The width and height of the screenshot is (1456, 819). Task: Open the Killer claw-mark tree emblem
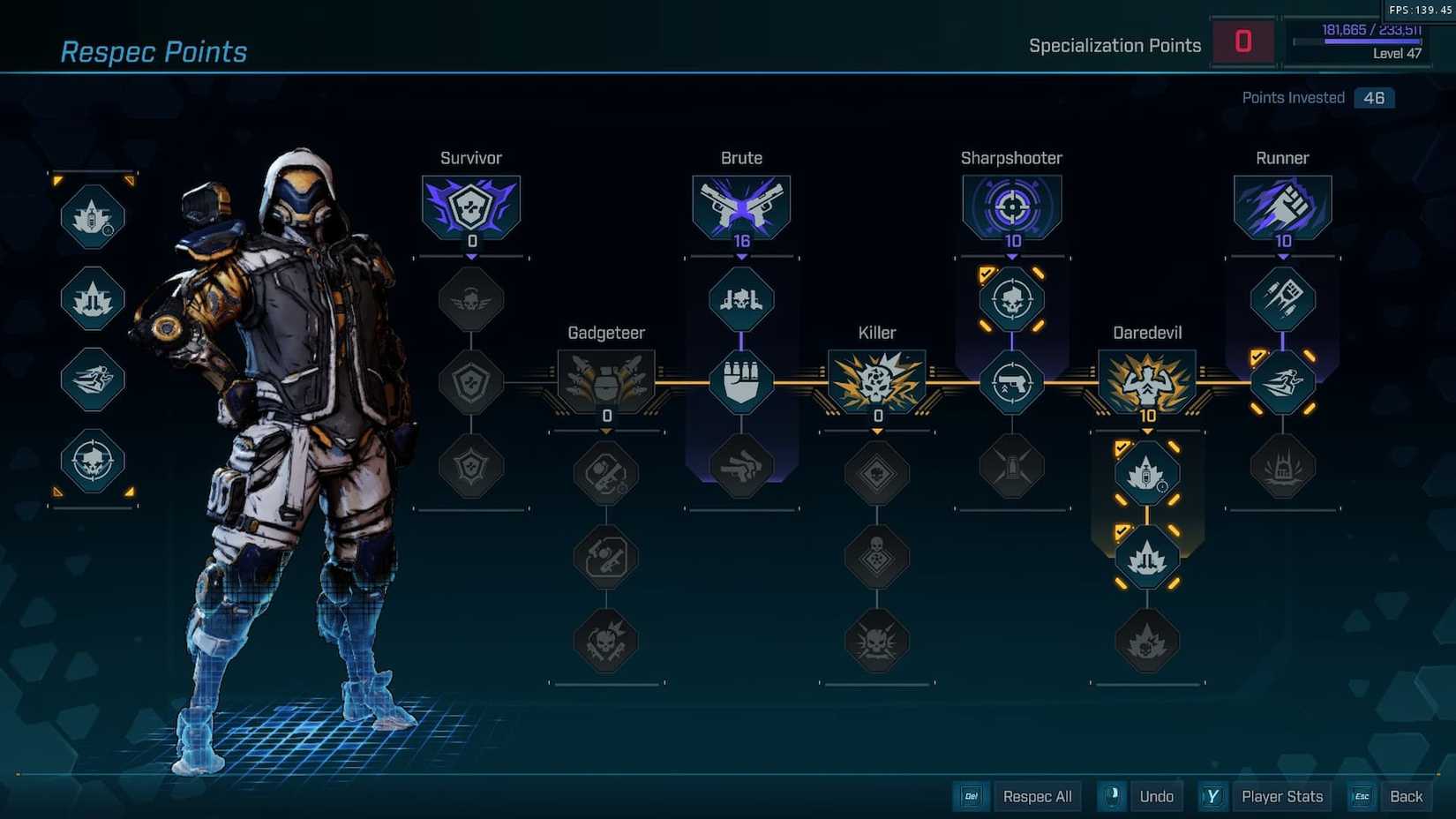[876, 379]
